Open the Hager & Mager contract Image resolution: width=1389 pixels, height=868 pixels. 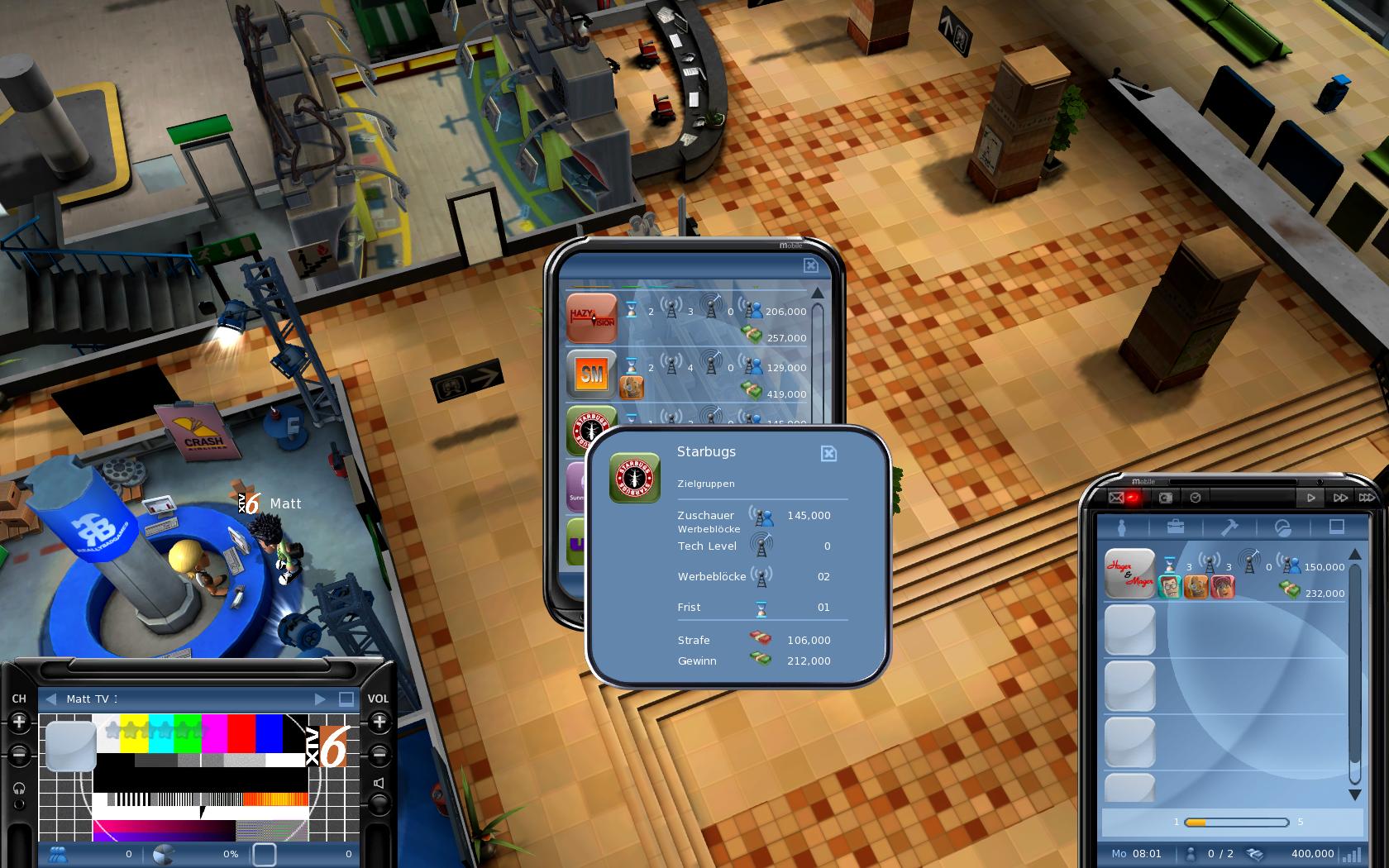click(1130, 573)
